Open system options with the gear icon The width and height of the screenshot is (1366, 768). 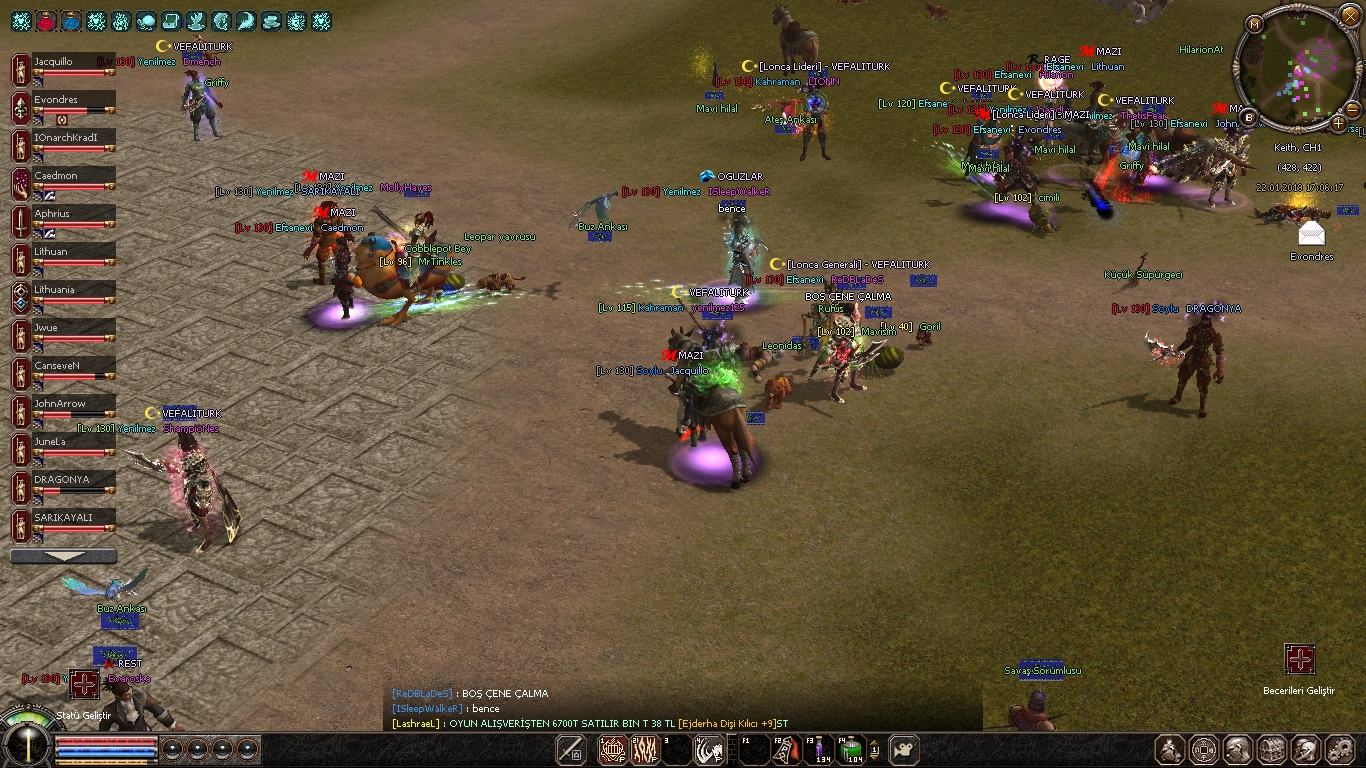1339,749
